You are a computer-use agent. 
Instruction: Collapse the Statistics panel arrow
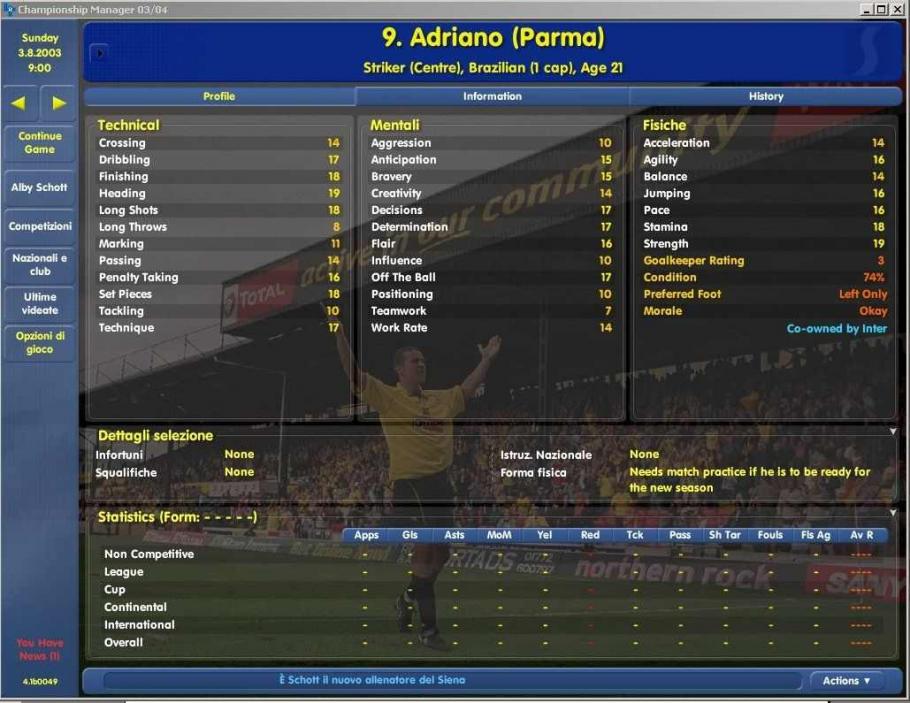[x=893, y=513]
